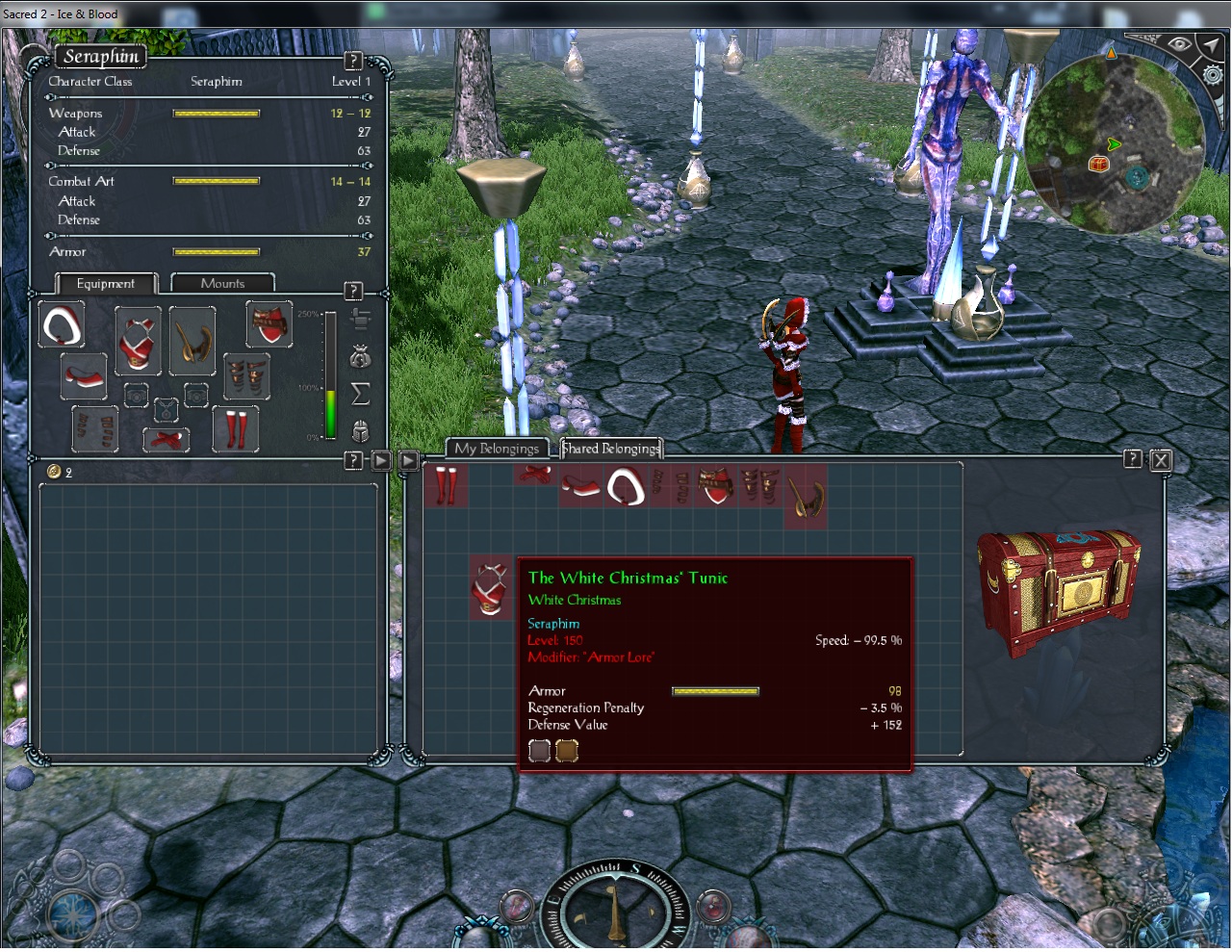The image size is (1232, 952).
Task: Select the equipped golden bow weapon slot
Action: tap(192, 340)
